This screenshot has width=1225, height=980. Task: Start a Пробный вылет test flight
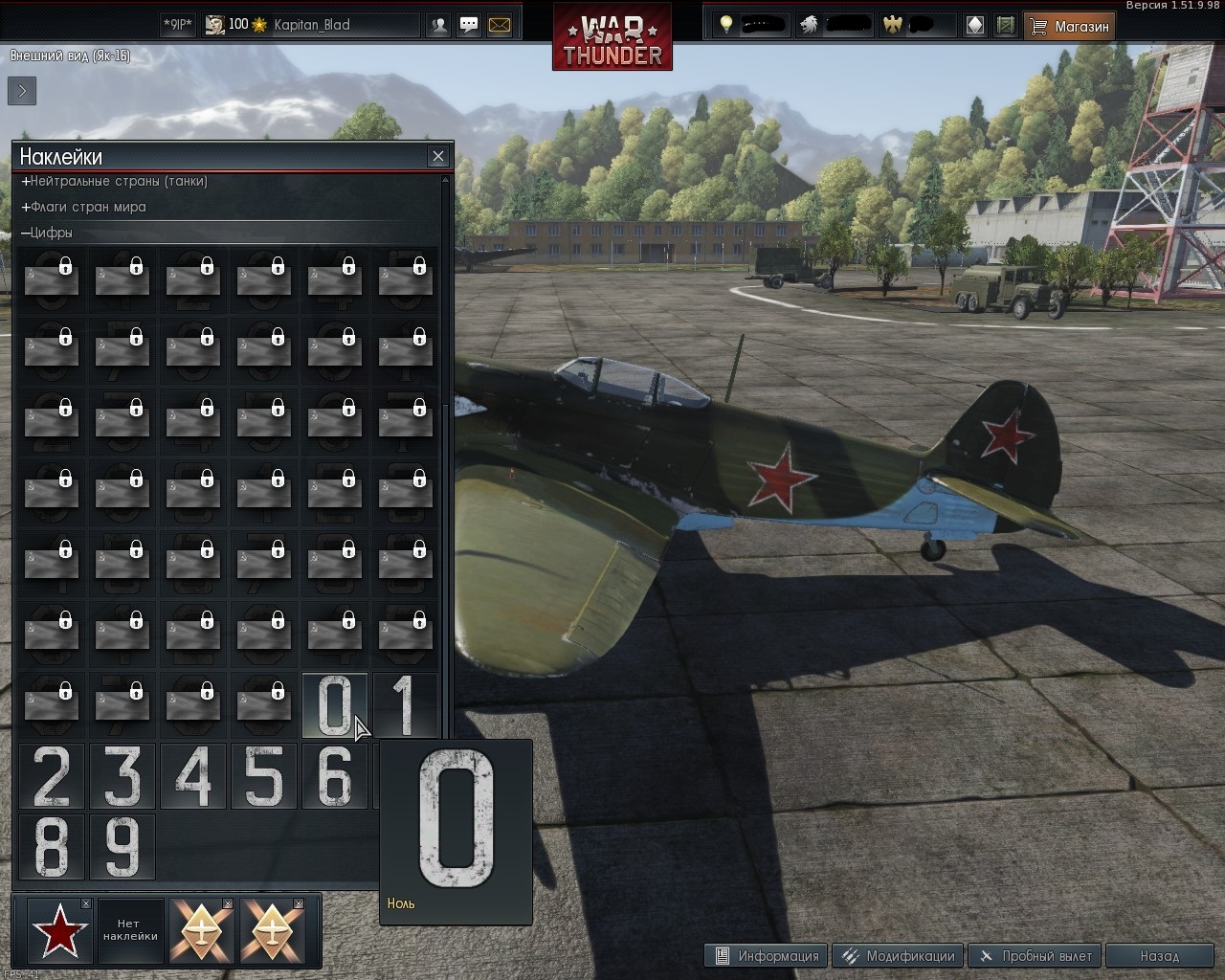click(1035, 956)
